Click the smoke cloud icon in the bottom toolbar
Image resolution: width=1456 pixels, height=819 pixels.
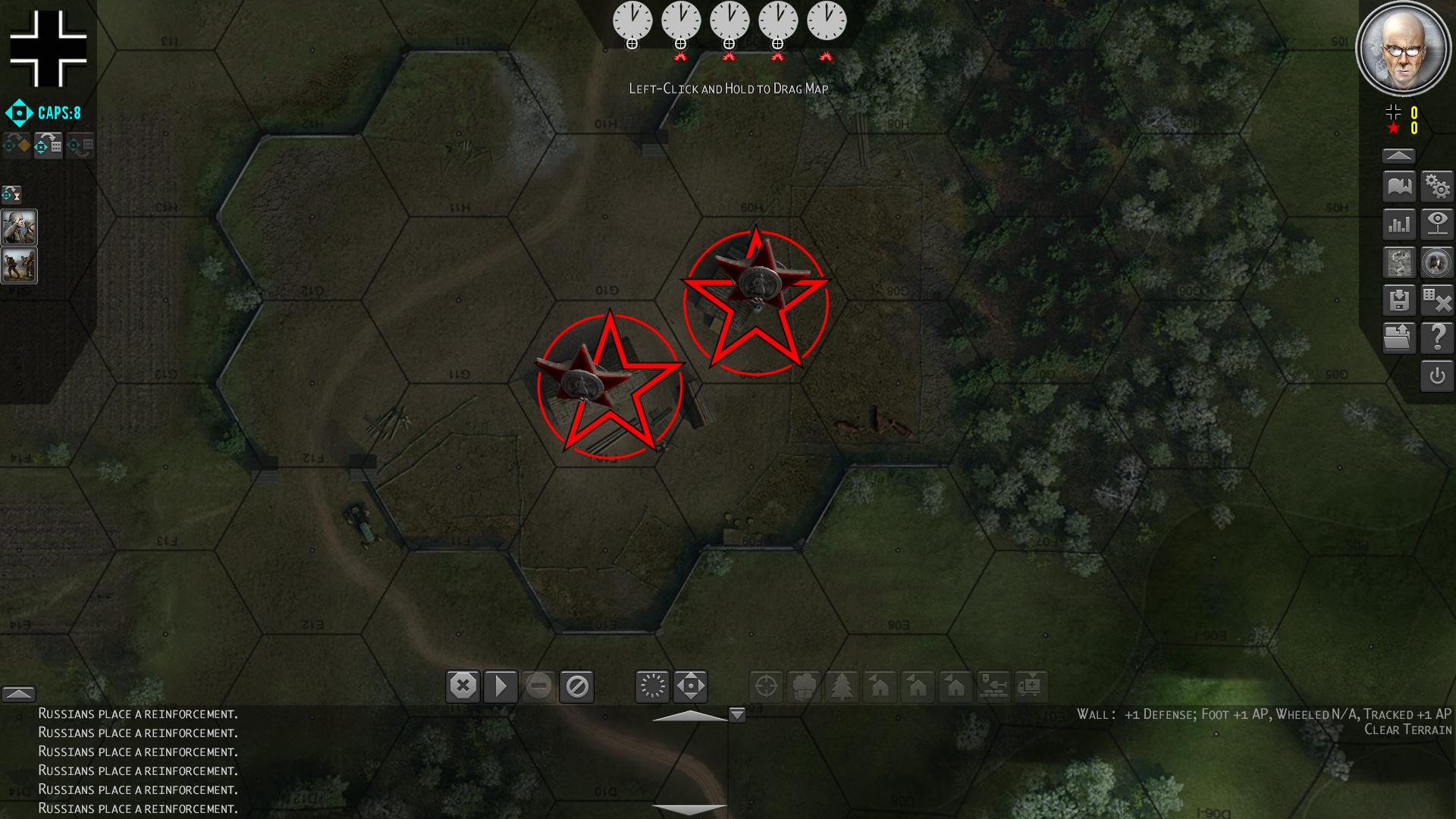805,686
